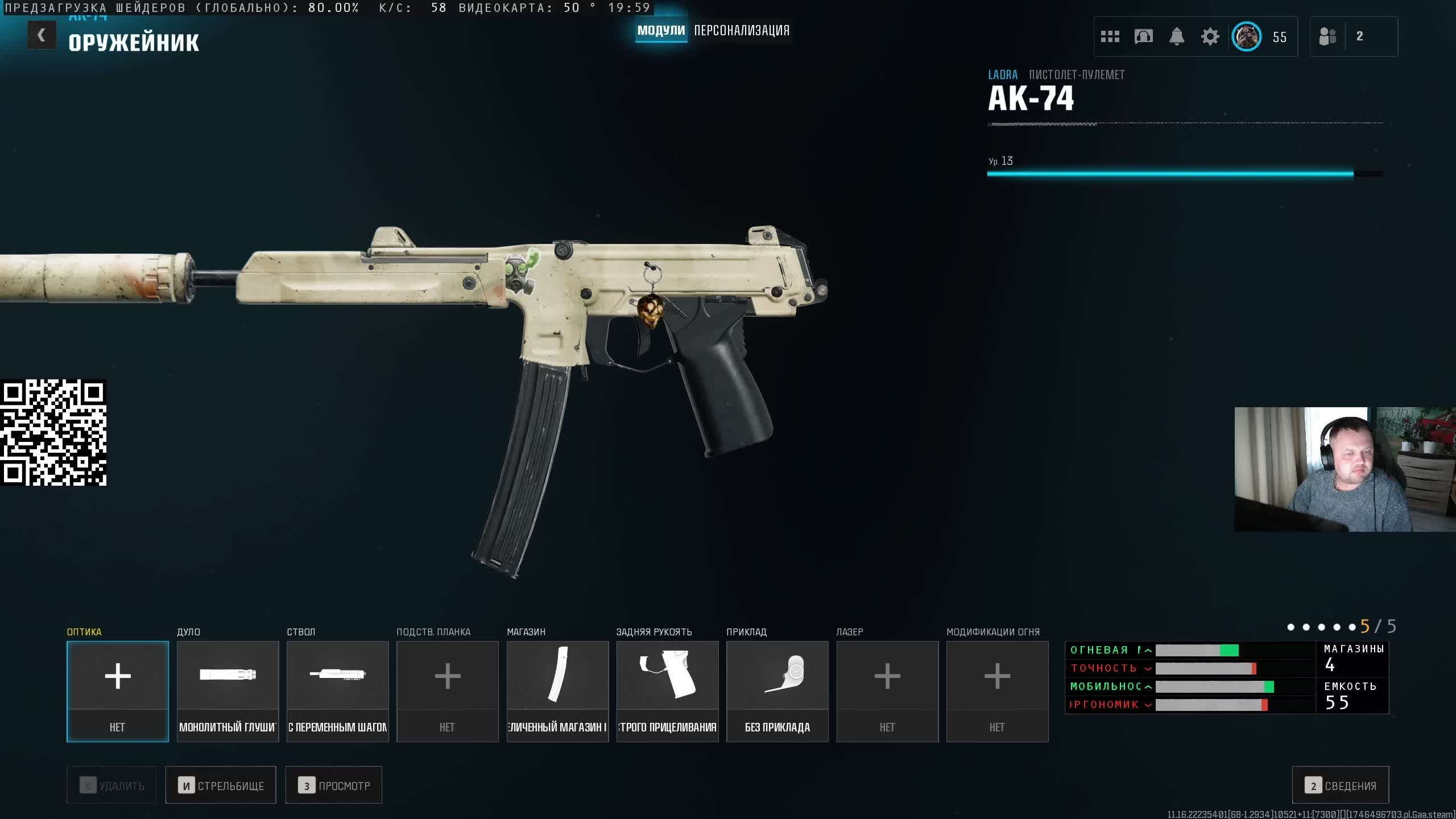Viewport: 1456px width, 819px height.
Task: Go back with the arrow button
Action: click(x=42, y=35)
